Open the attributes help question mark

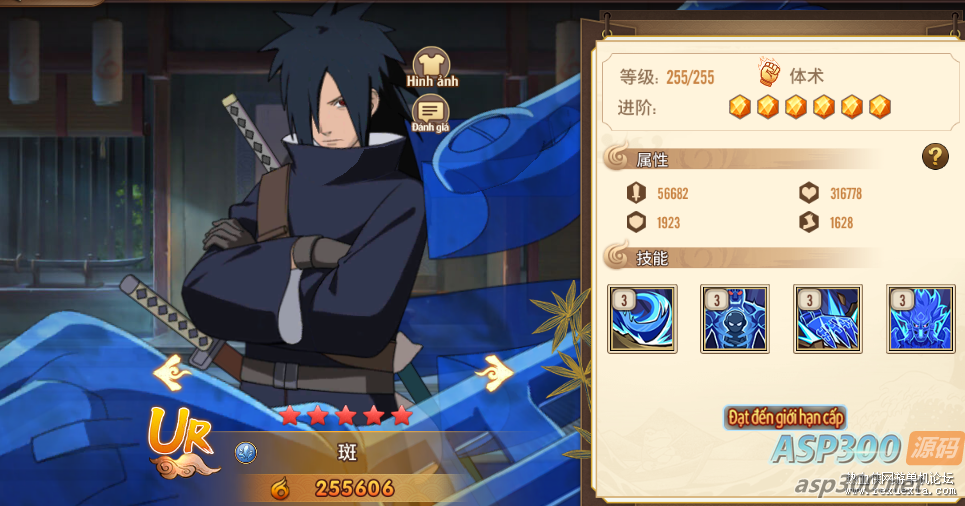coord(935,156)
